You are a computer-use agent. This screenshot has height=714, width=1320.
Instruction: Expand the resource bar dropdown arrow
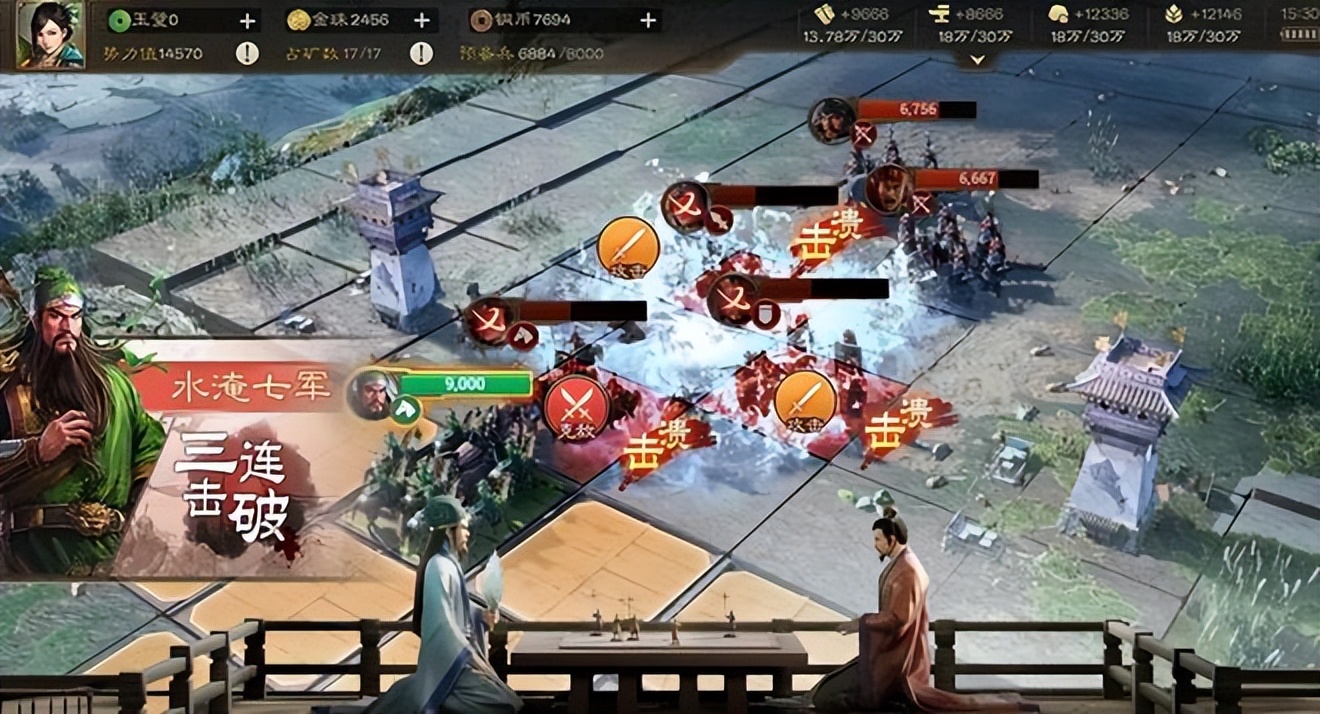(x=977, y=60)
